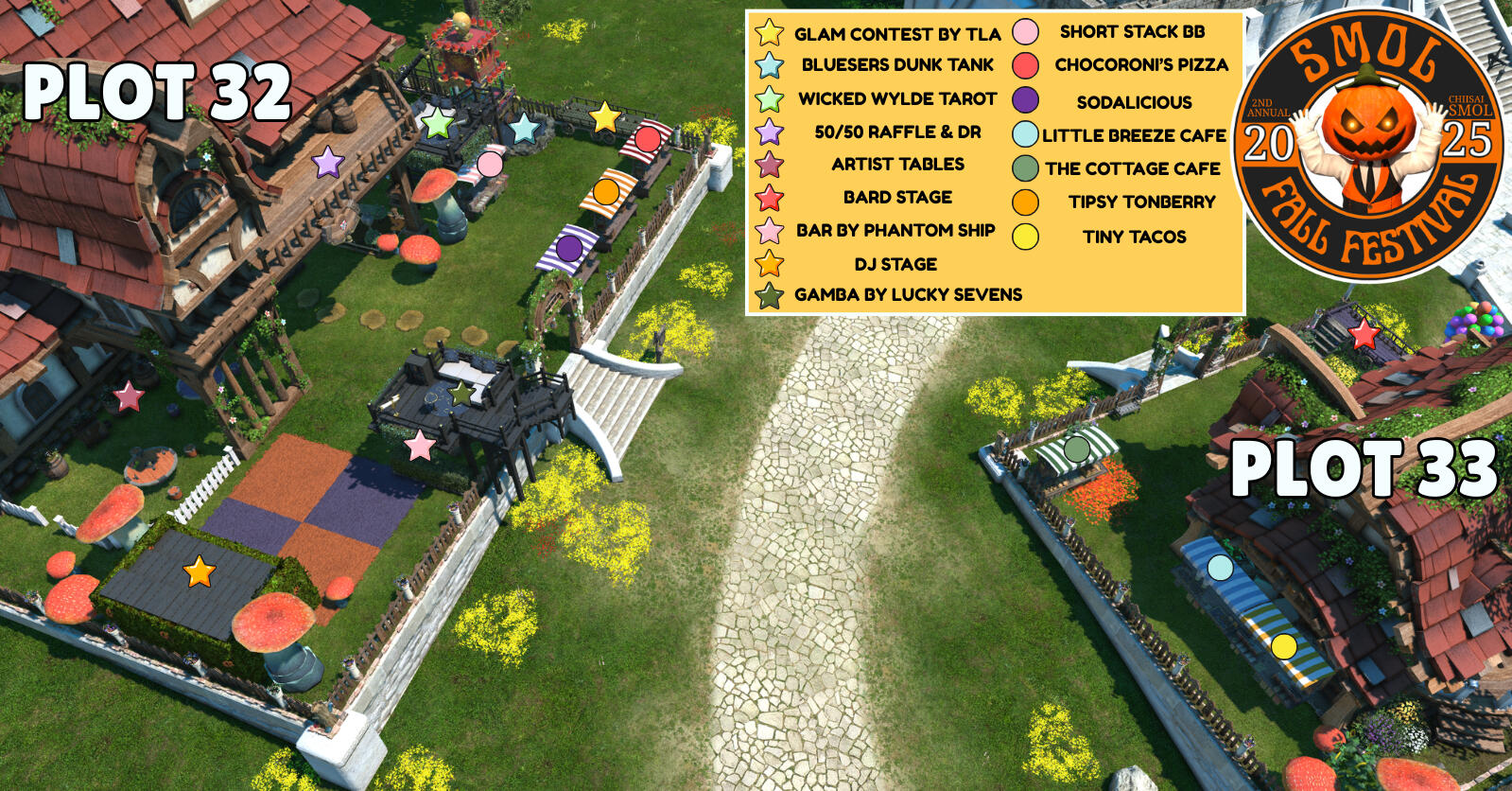1512x791 pixels.
Task: Select the Glam Contest by TLA legend entry
Action: [x=896, y=34]
